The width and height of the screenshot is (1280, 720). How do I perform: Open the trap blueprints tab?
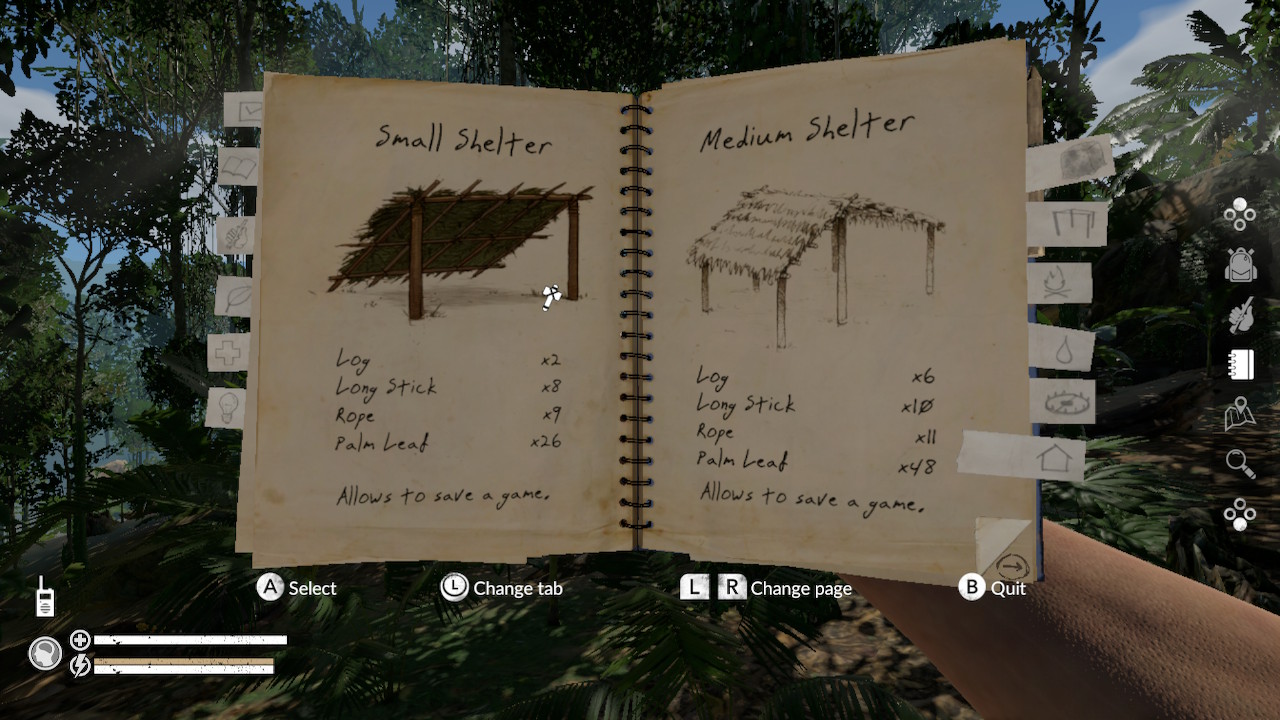(x=1069, y=400)
